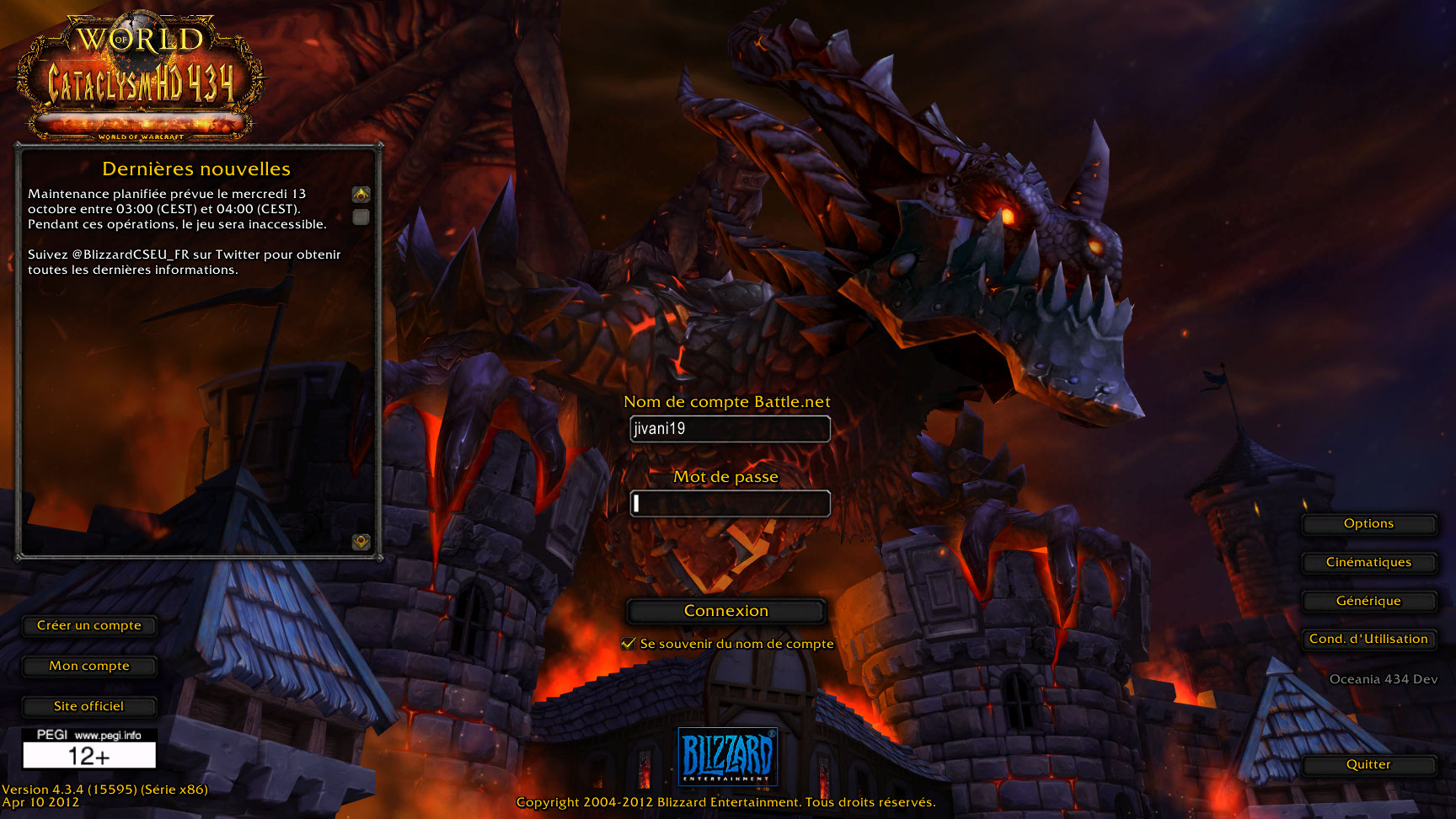1456x819 pixels.
Task: Show the Générique credits
Action: 1368,602
